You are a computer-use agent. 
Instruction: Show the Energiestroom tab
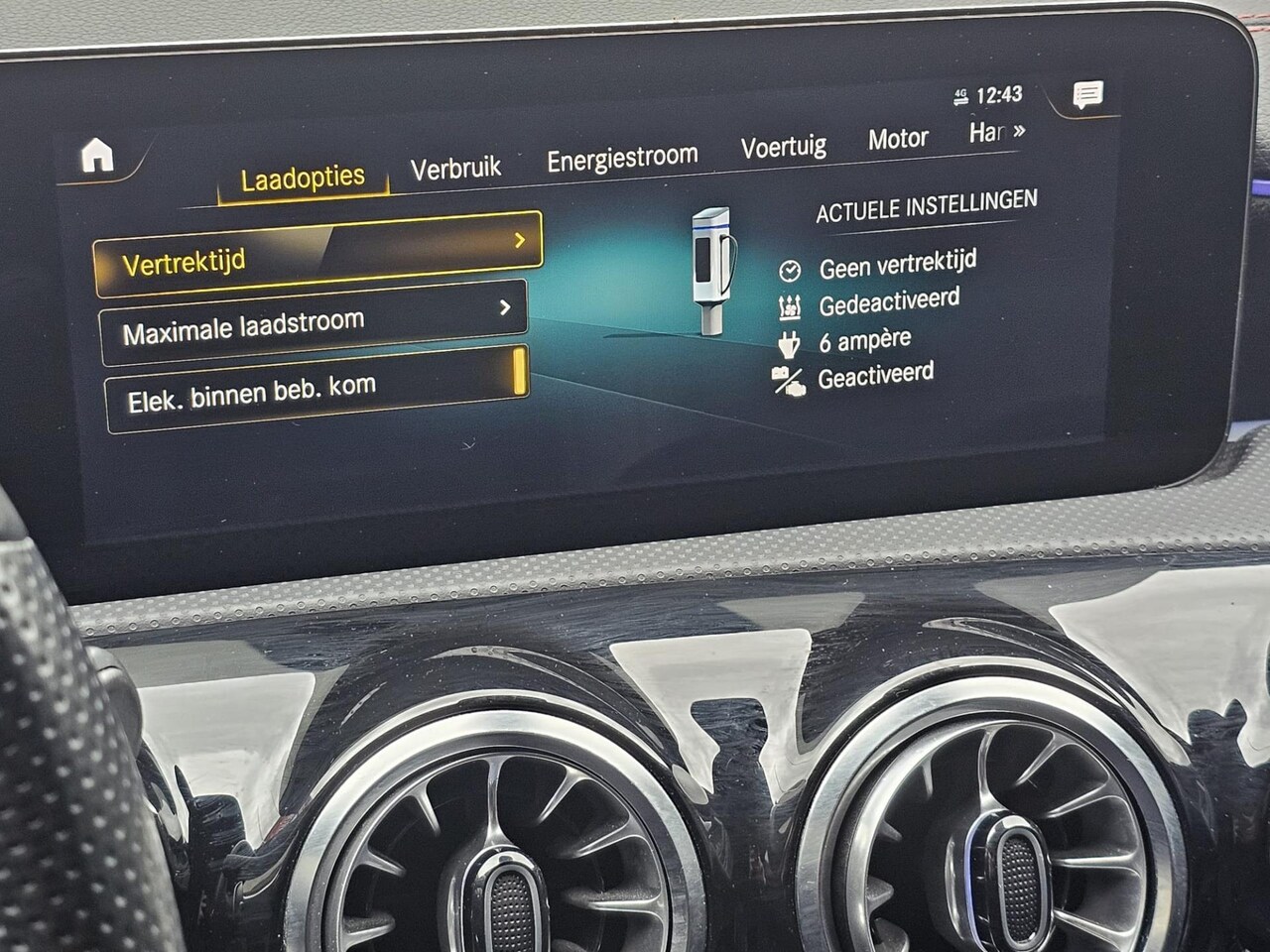[x=622, y=158]
